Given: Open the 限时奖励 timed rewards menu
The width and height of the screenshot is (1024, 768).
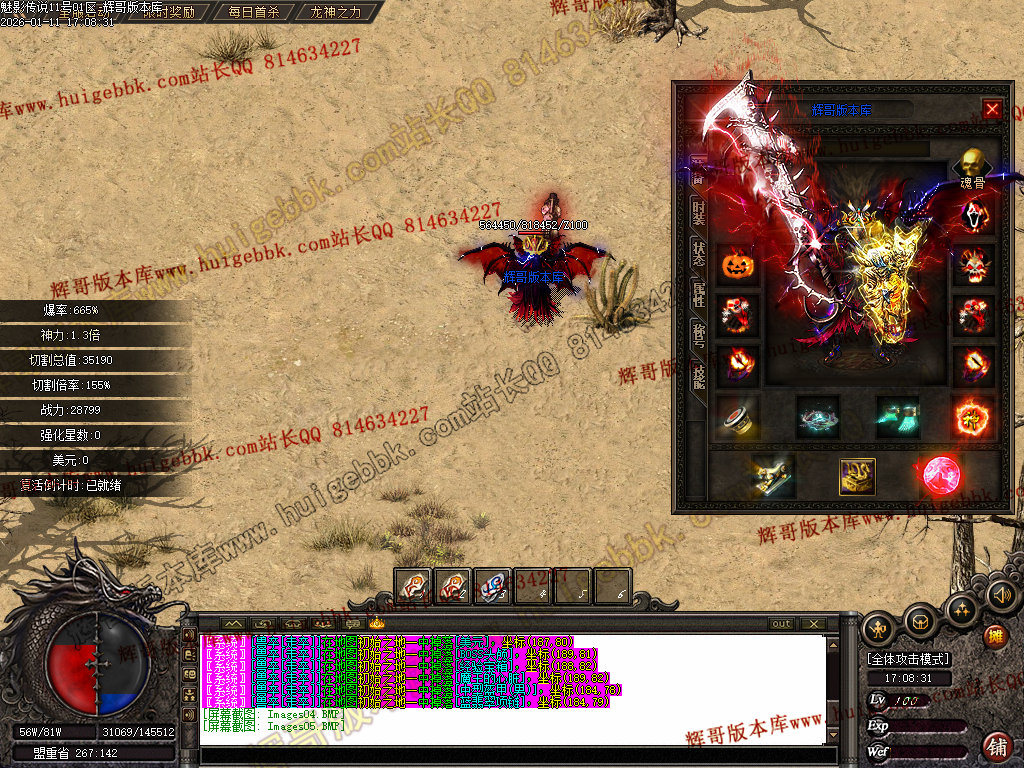Looking at the screenshot, I should 168,13.
